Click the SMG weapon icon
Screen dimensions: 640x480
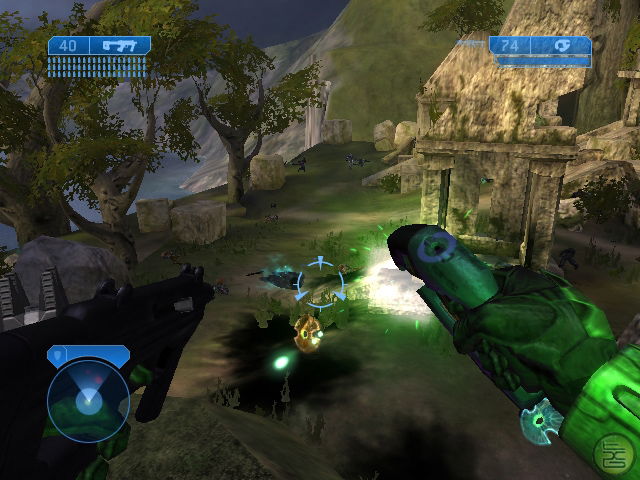click(119, 45)
